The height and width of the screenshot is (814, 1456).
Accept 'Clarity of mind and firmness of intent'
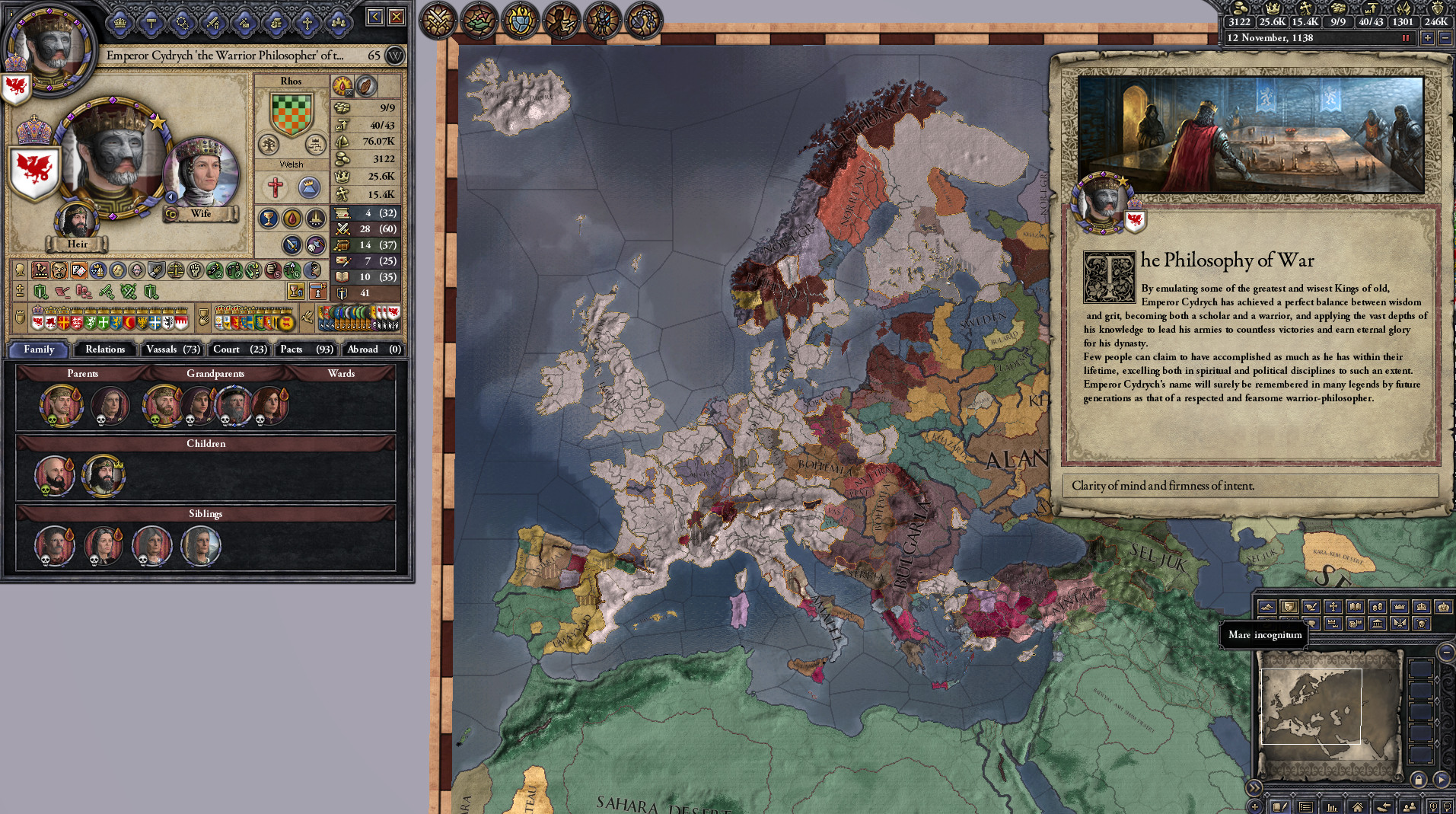1250,486
